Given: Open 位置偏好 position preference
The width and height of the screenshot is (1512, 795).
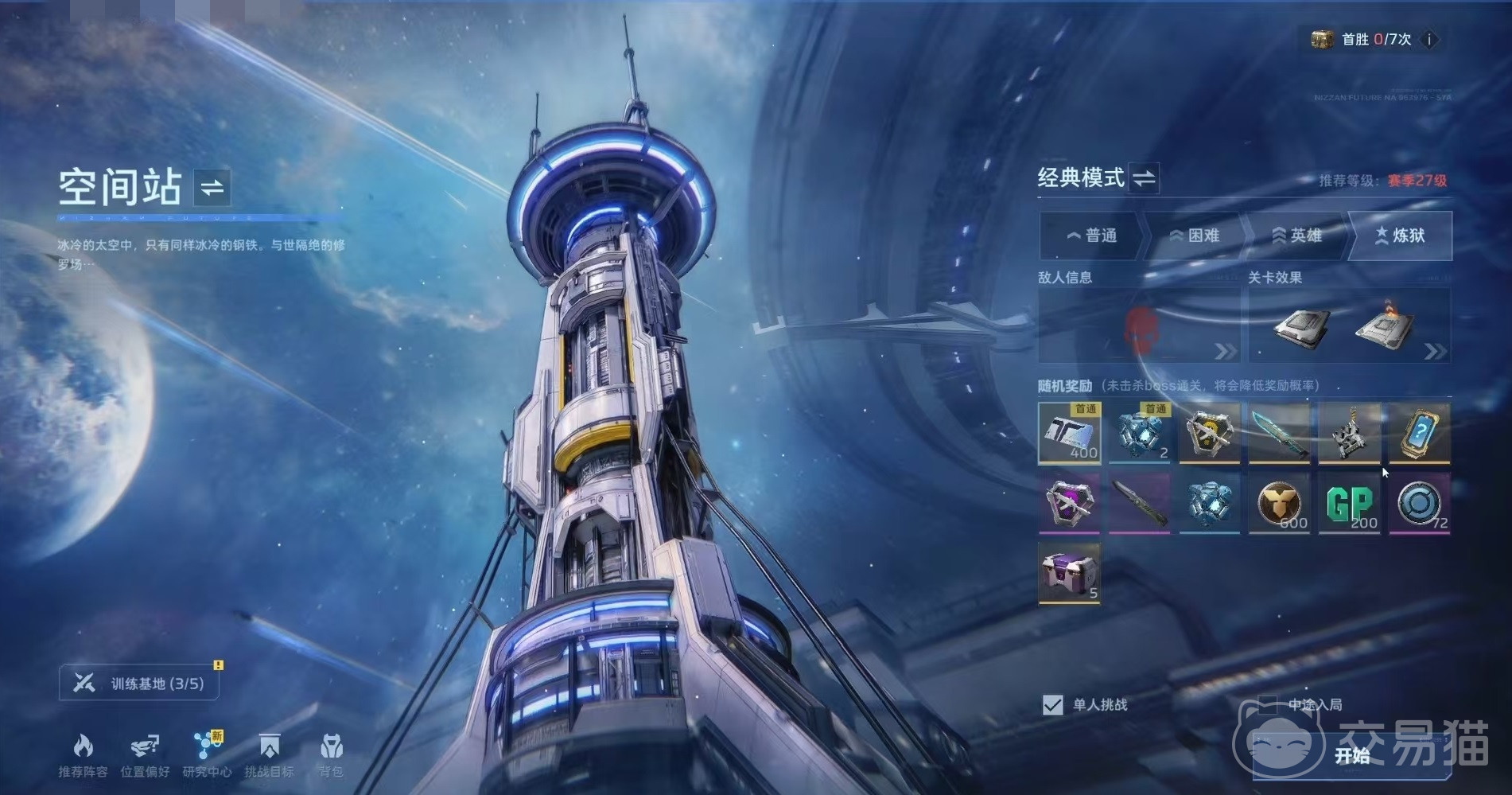Looking at the screenshot, I should (145, 755).
